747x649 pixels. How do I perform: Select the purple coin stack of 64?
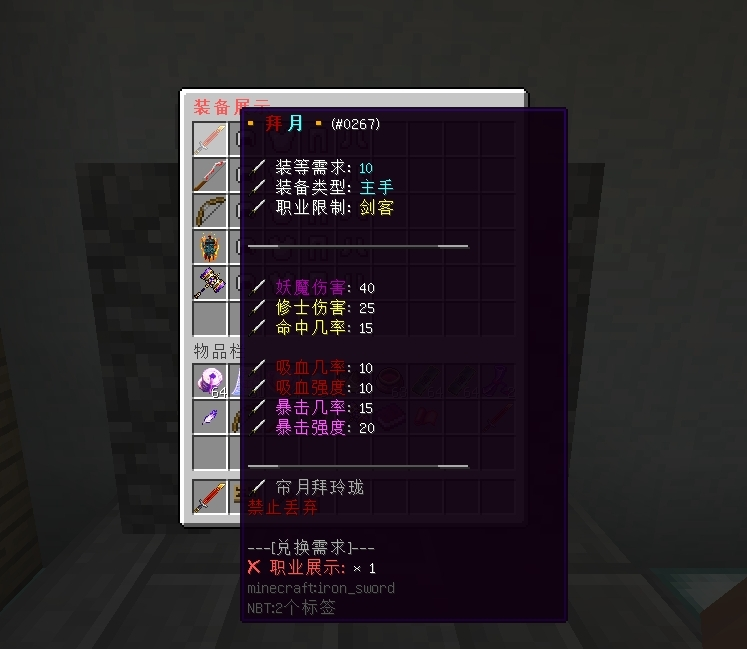pos(210,381)
